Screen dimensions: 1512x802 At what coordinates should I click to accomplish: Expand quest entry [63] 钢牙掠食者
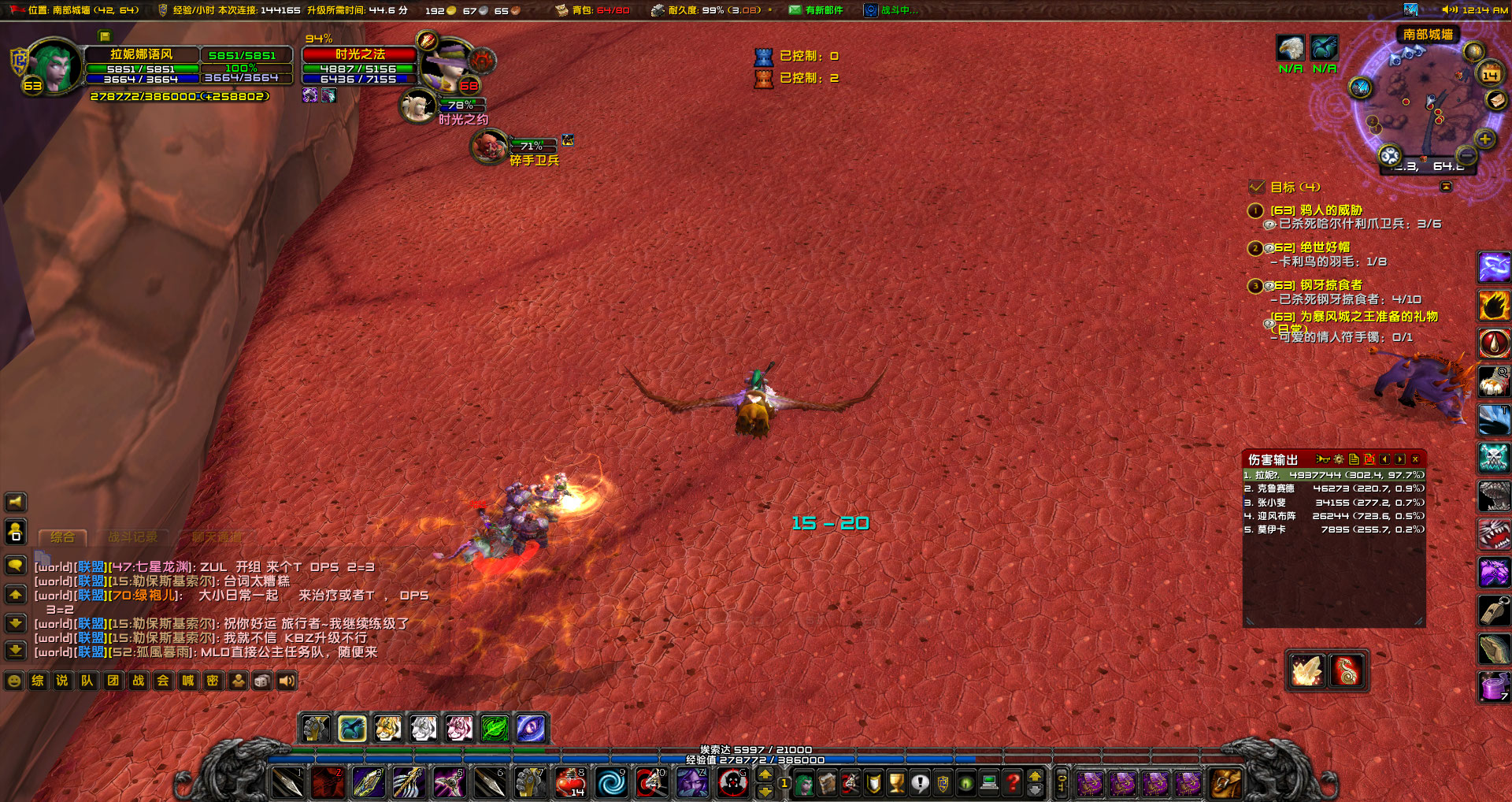point(1314,286)
